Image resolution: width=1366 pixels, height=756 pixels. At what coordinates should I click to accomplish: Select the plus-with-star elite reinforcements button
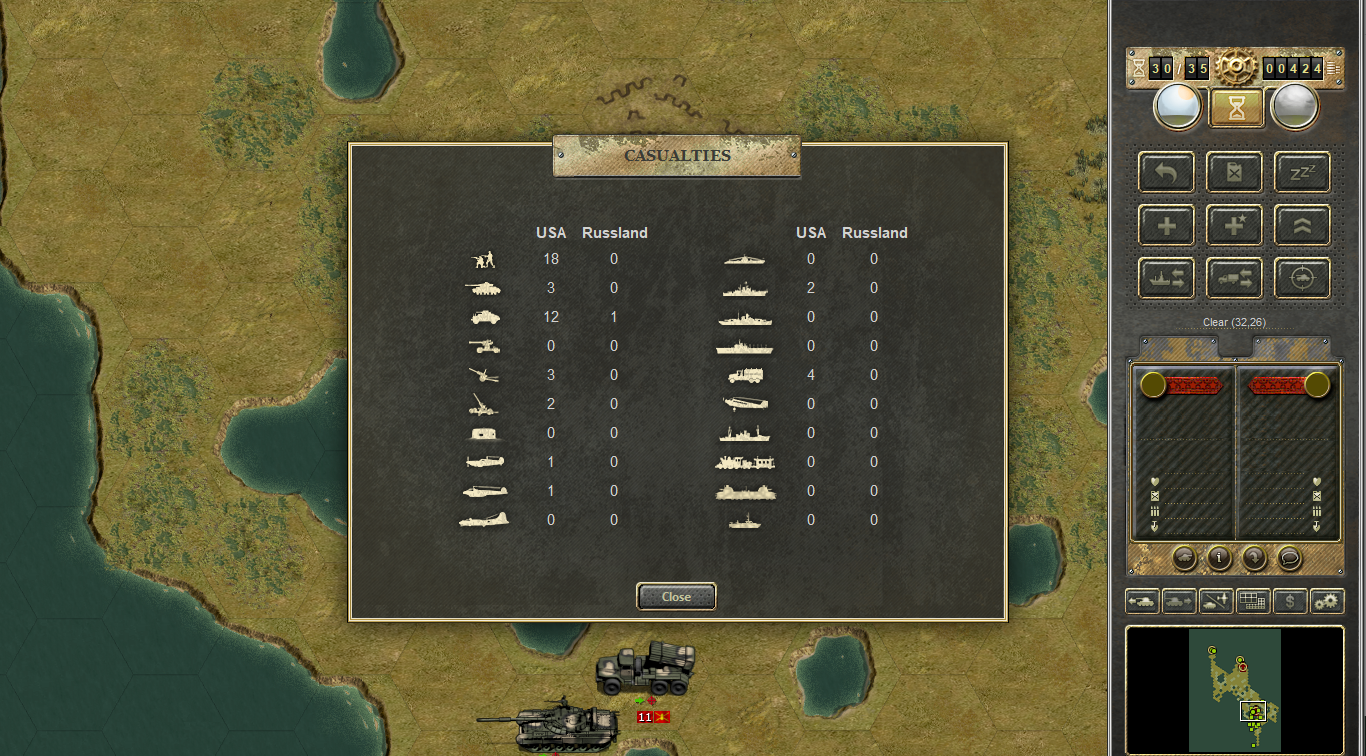click(x=1234, y=225)
